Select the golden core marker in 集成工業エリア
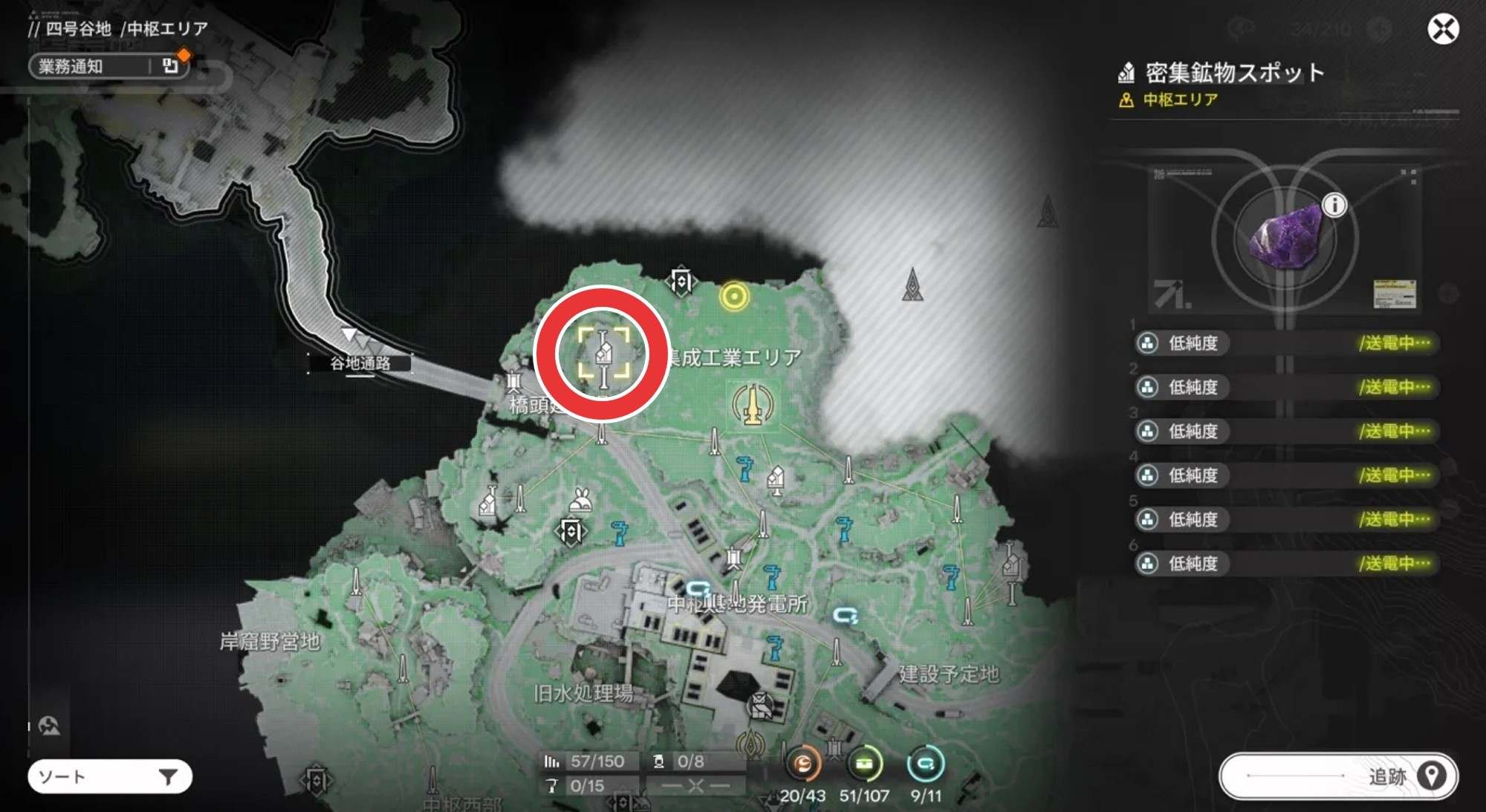 pos(753,405)
